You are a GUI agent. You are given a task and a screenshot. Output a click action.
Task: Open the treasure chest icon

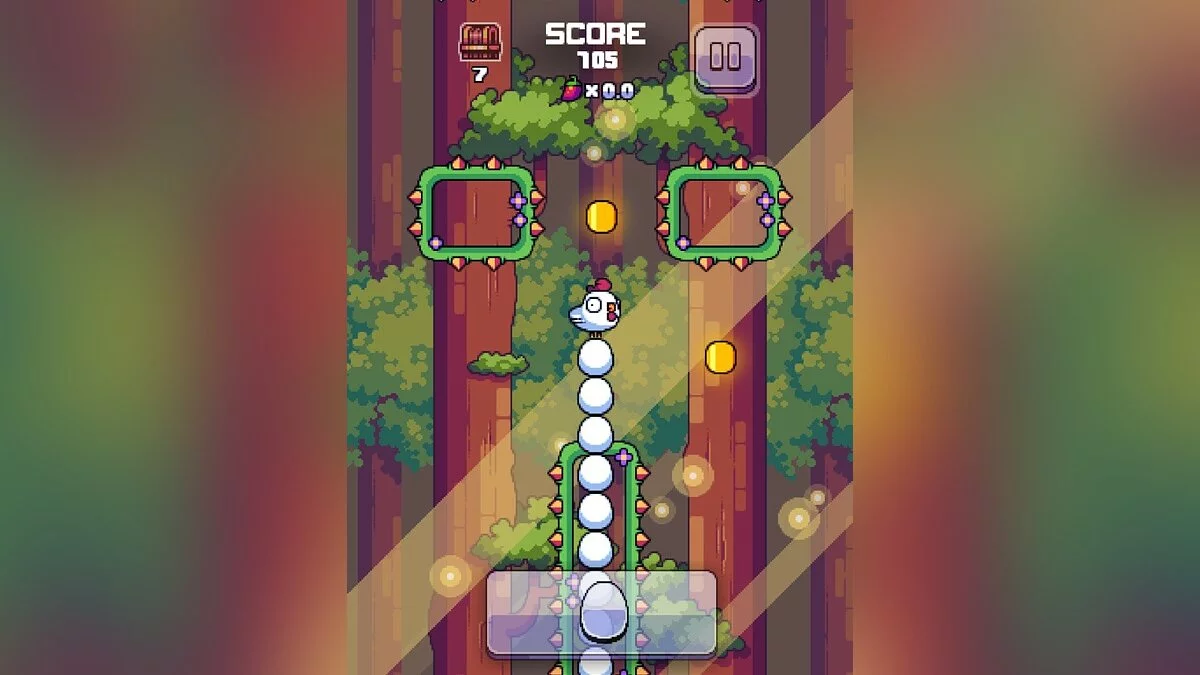480,43
